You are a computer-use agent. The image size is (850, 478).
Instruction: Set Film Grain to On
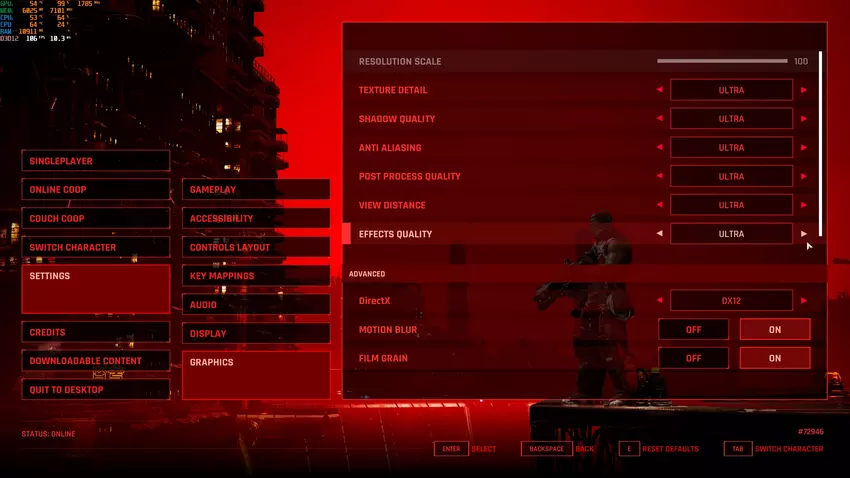pos(775,358)
